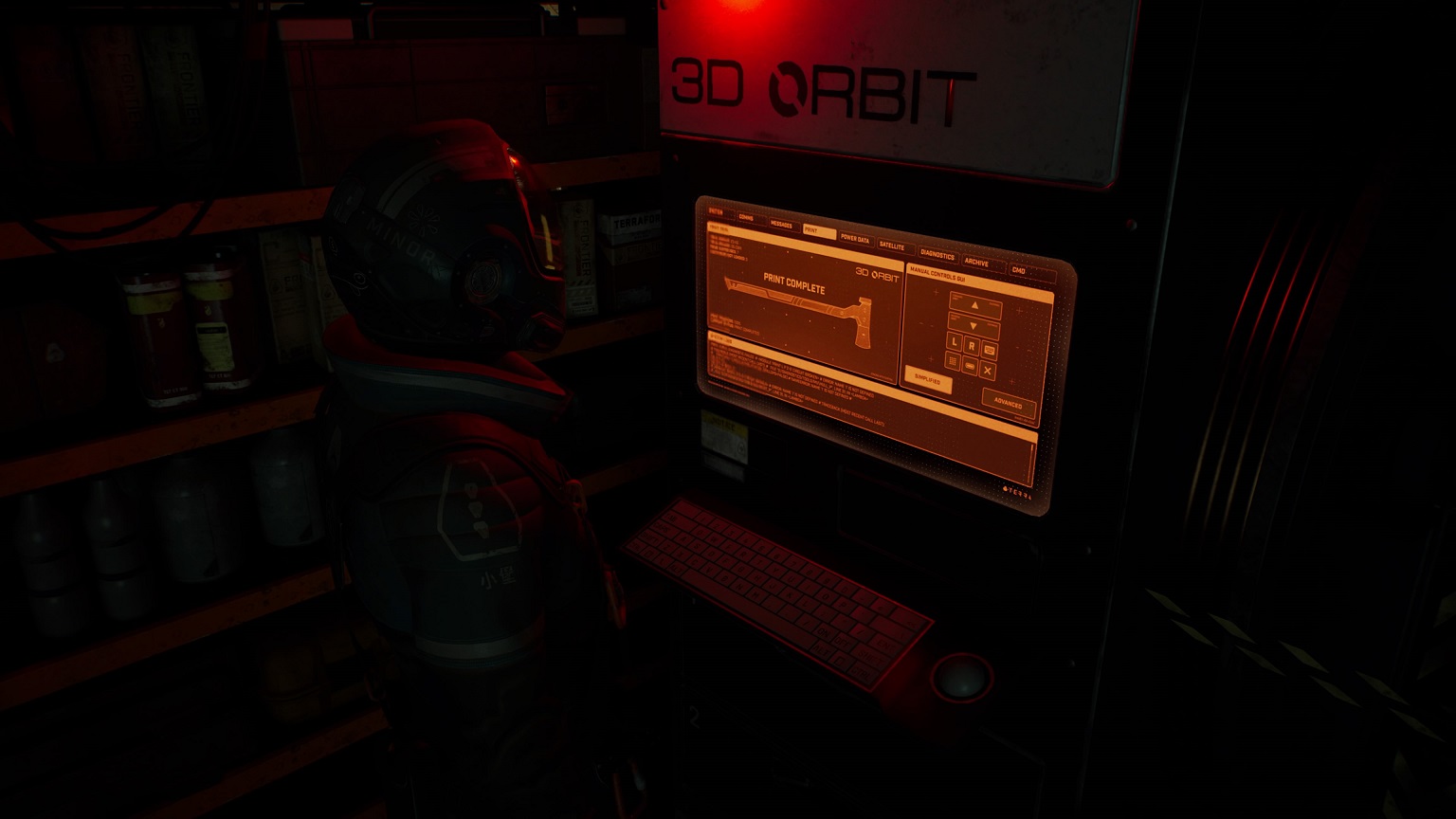Viewport: 1456px width, 819px height.
Task: Click the dotted grid control button
Action: tap(953, 361)
